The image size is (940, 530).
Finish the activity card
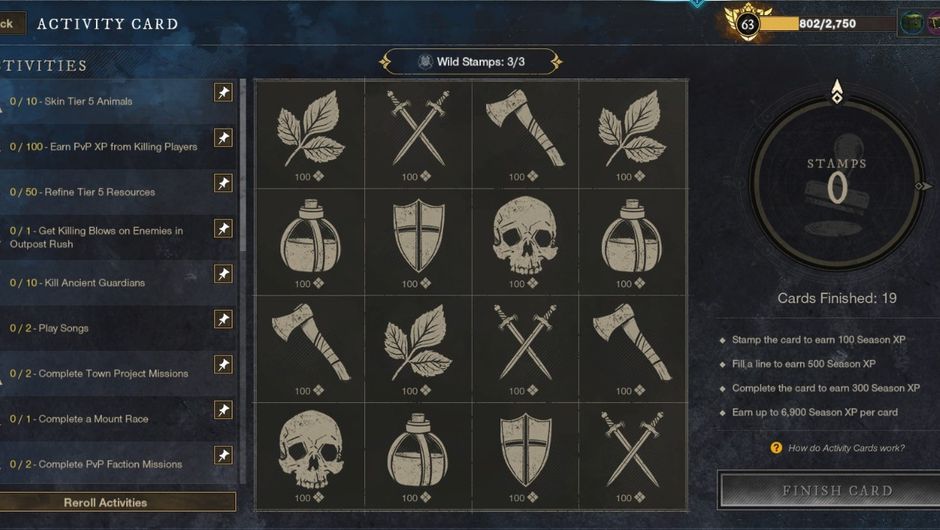coord(836,491)
